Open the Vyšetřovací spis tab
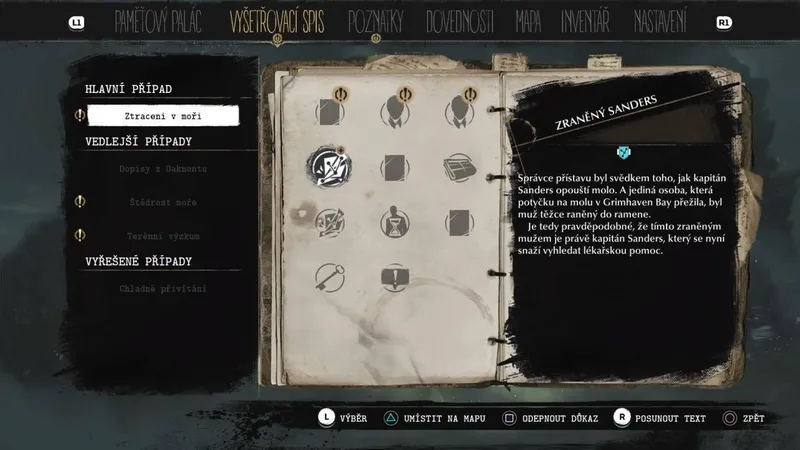This screenshot has height=450, width=800. click(x=282, y=21)
